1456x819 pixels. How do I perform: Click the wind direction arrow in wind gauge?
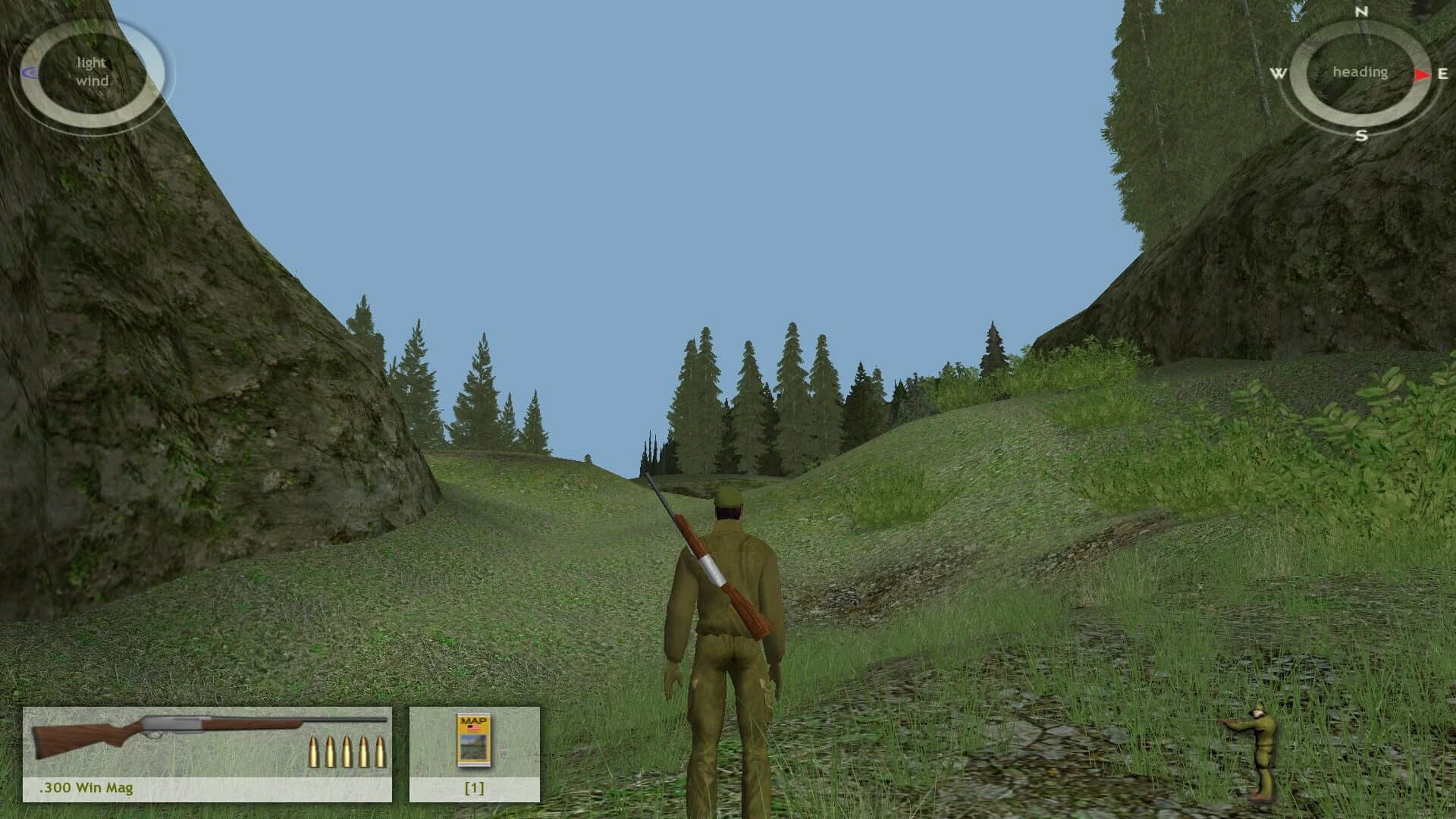(x=32, y=72)
